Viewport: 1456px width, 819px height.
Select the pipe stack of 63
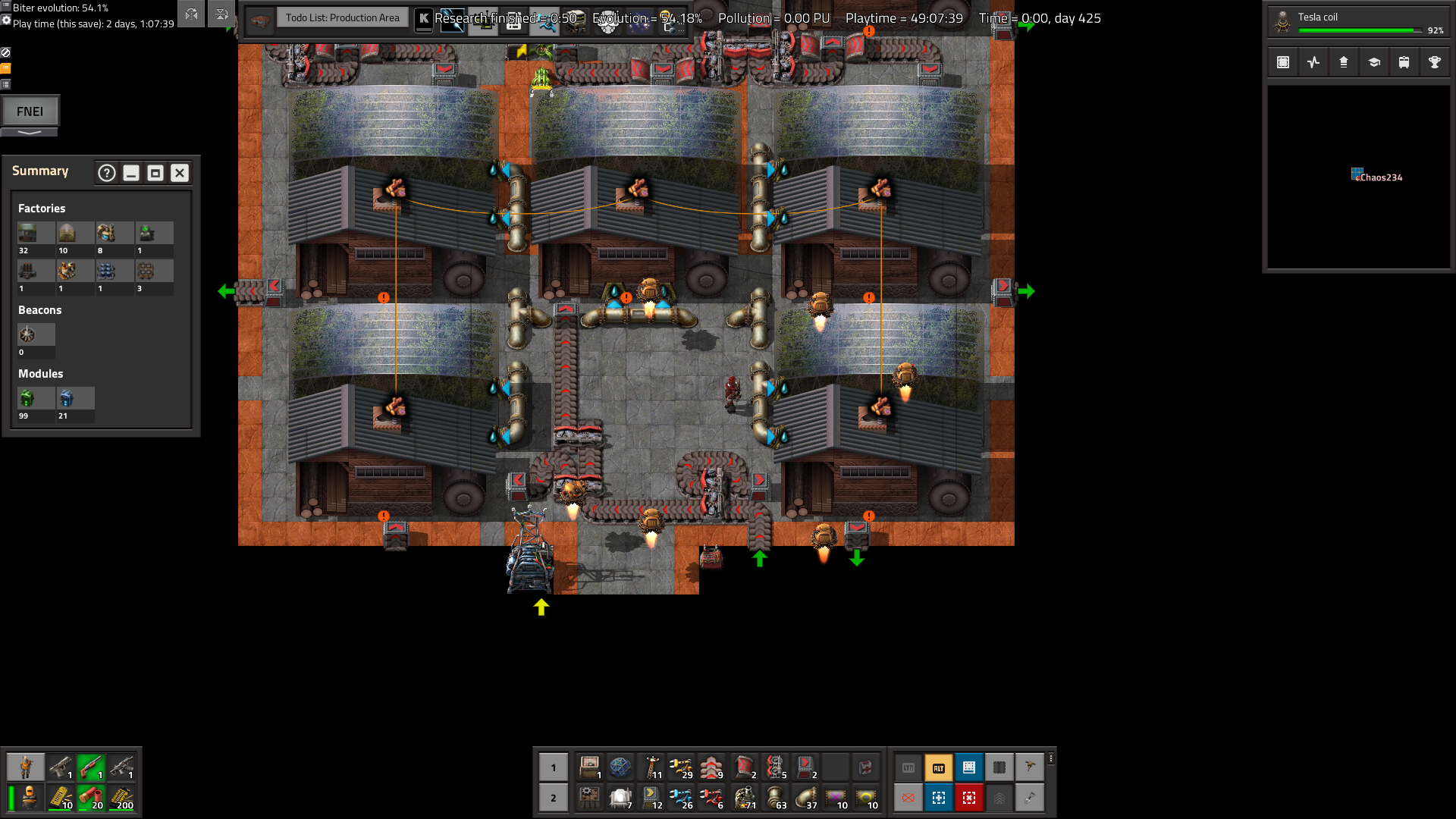[777, 798]
